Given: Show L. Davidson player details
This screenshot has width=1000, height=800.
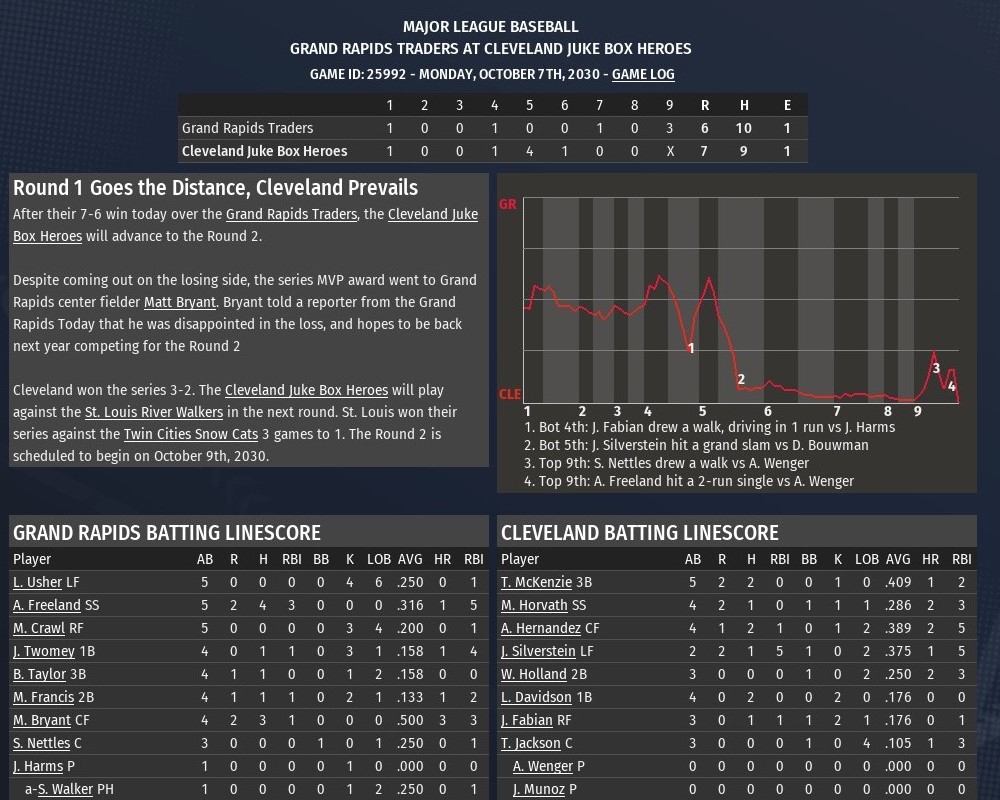Looking at the screenshot, I should pos(536,697).
